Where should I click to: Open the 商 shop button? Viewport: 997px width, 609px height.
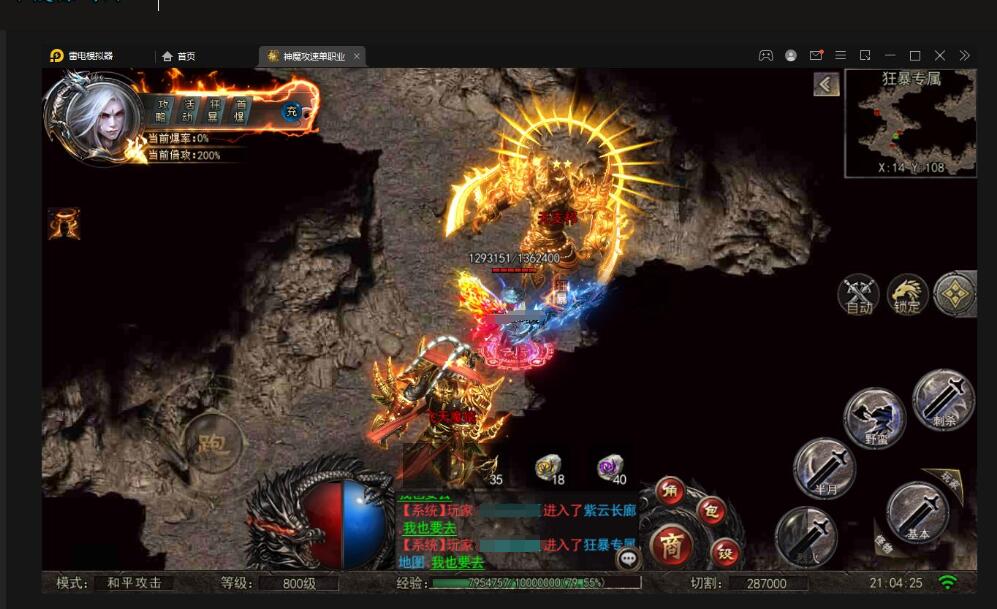click(672, 546)
